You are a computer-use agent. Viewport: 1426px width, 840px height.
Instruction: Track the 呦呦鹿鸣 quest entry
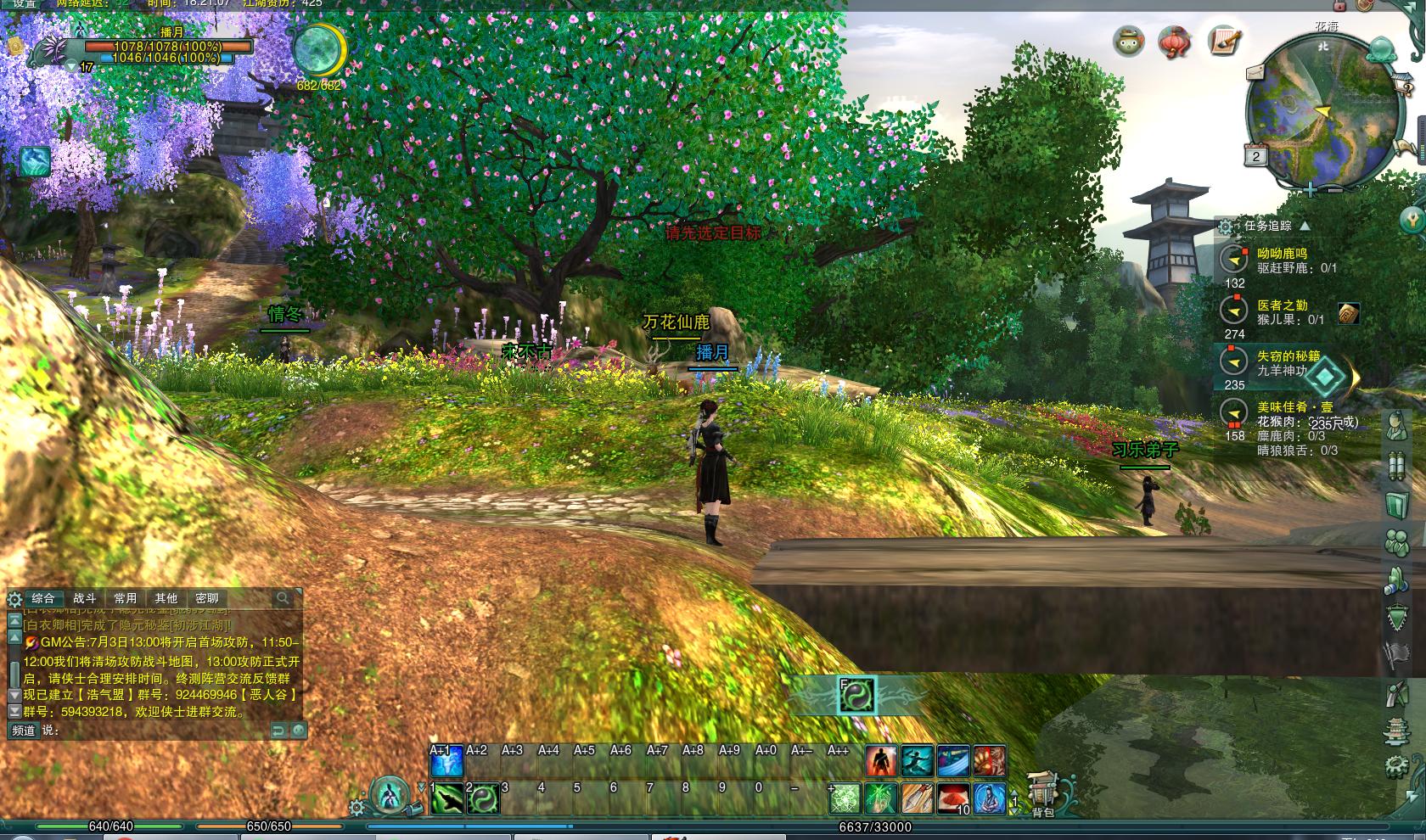coord(1282,254)
